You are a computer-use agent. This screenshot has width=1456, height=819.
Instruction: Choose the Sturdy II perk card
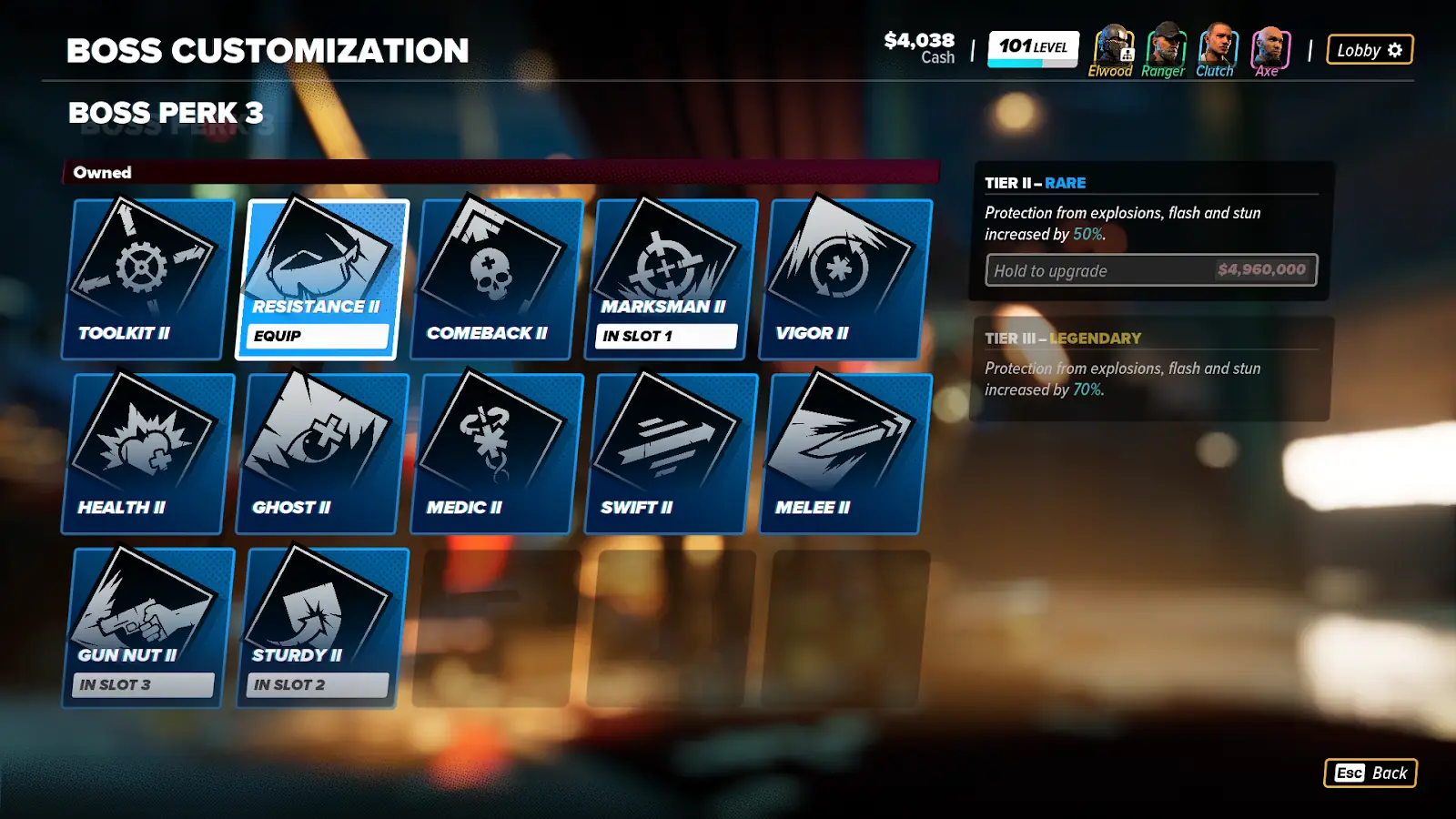click(x=321, y=628)
